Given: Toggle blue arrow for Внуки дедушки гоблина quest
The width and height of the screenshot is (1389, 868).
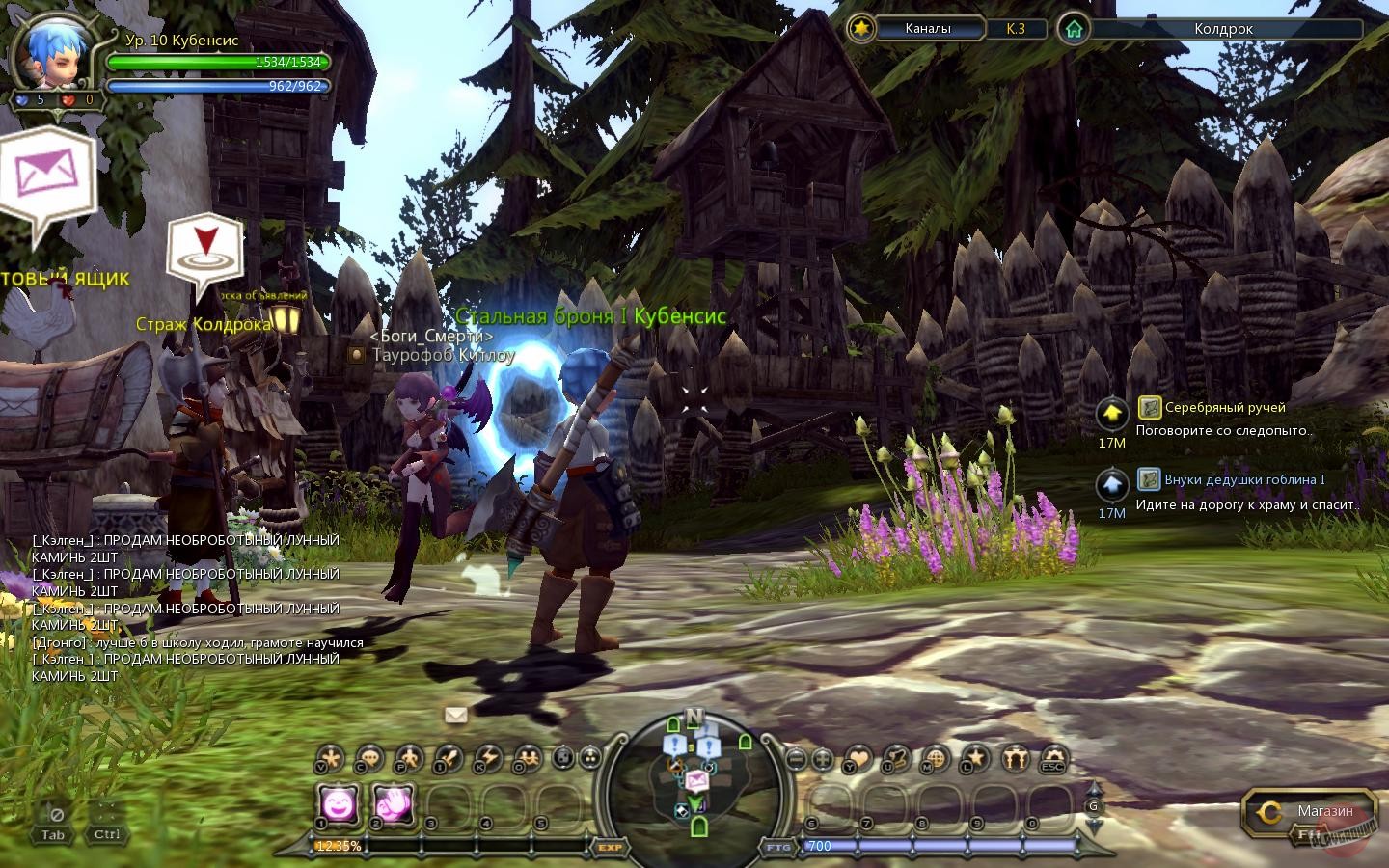Looking at the screenshot, I should point(1110,485).
